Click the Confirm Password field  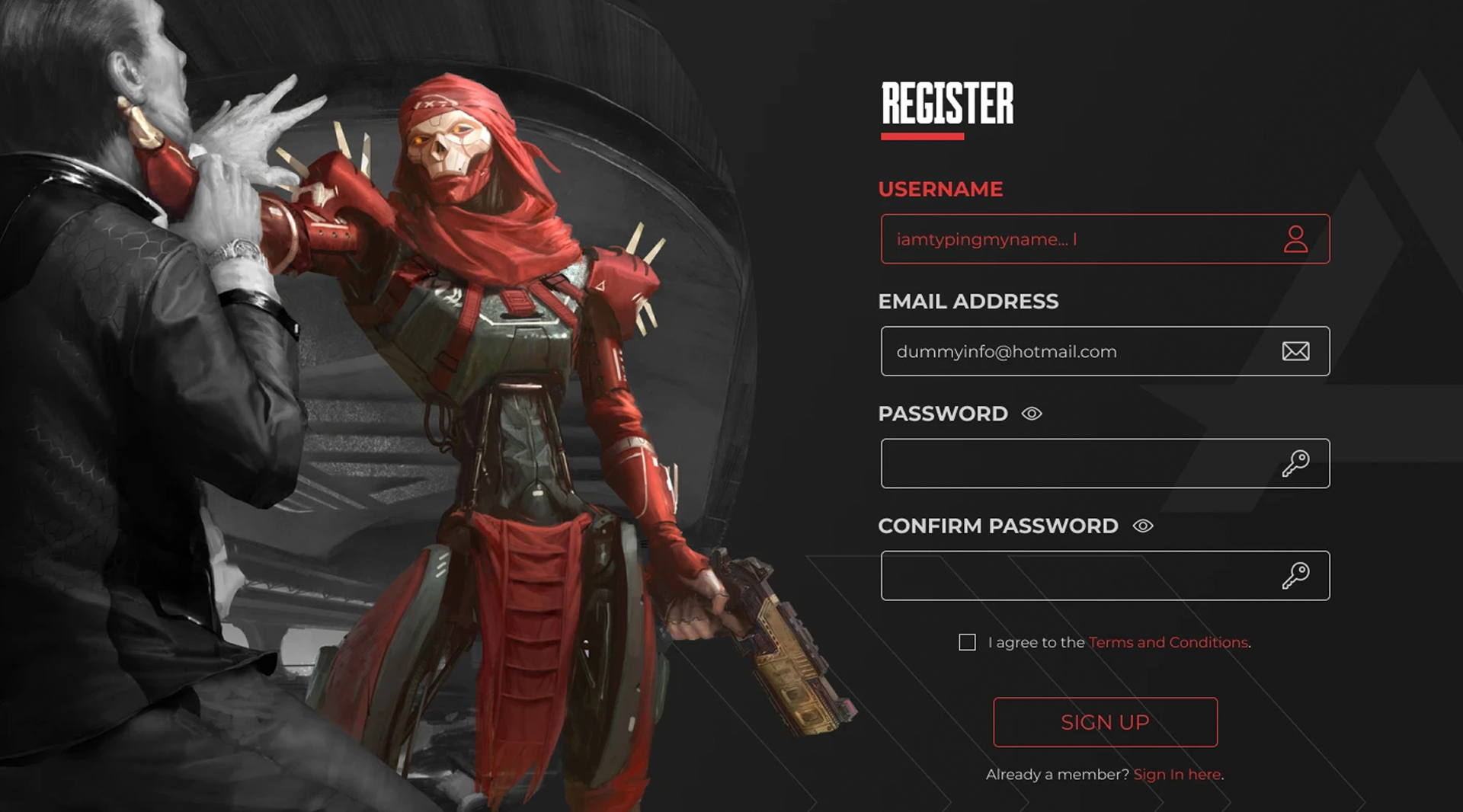[1082, 576]
